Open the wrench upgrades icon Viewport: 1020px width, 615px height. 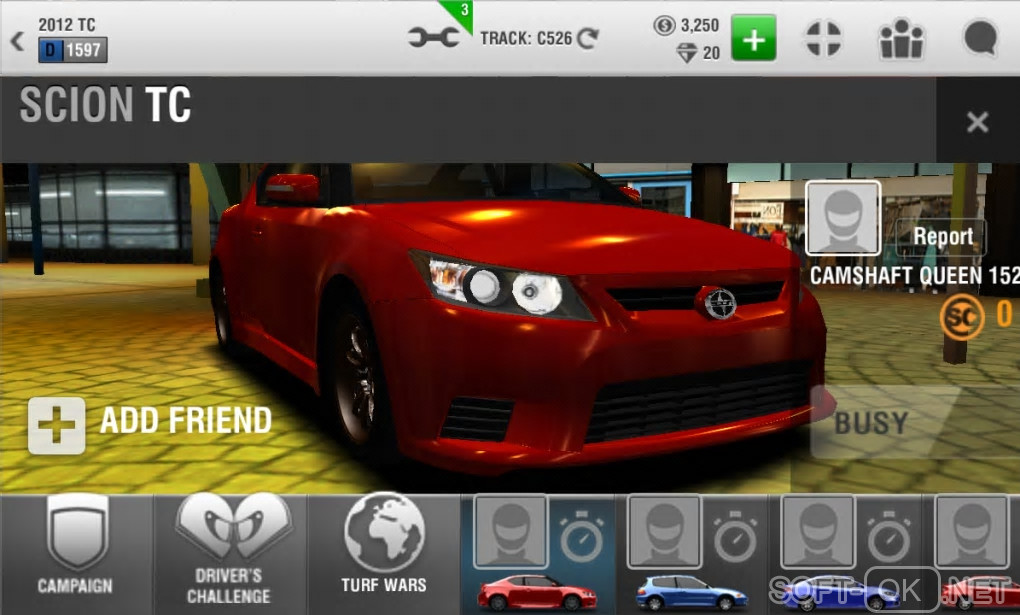(x=434, y=38)
